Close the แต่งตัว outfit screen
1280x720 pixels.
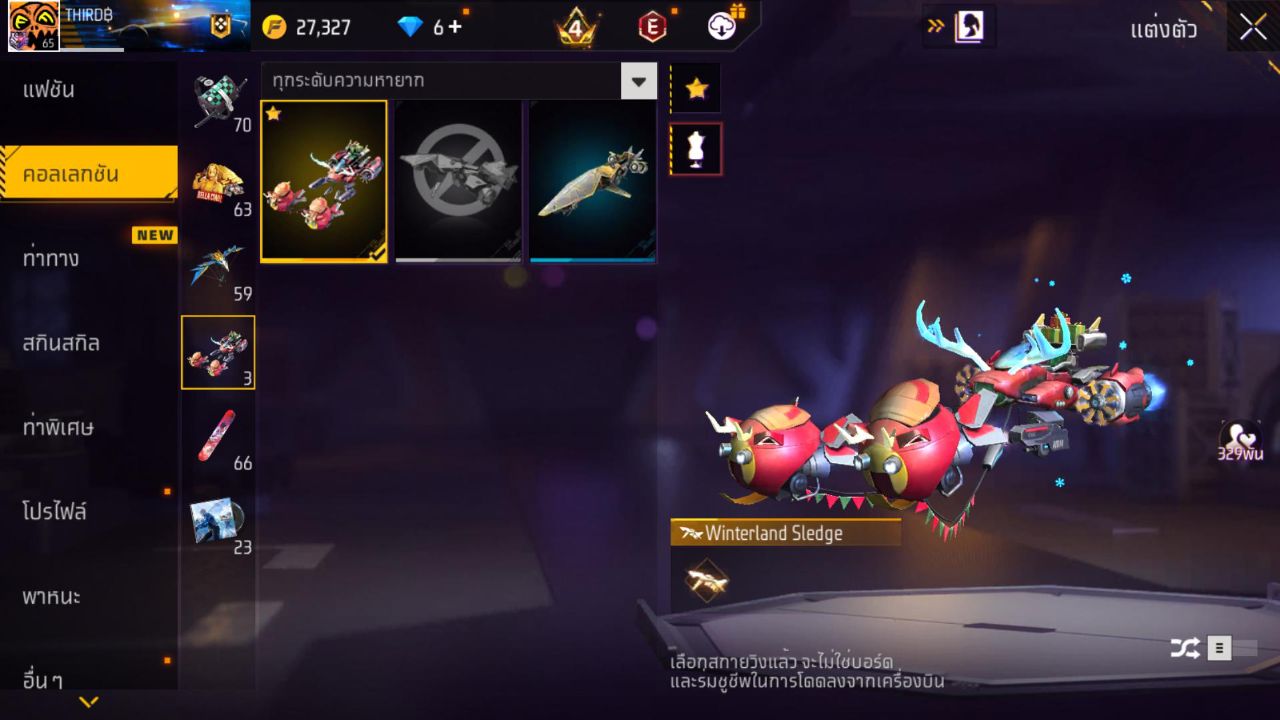click(1253, 28)
